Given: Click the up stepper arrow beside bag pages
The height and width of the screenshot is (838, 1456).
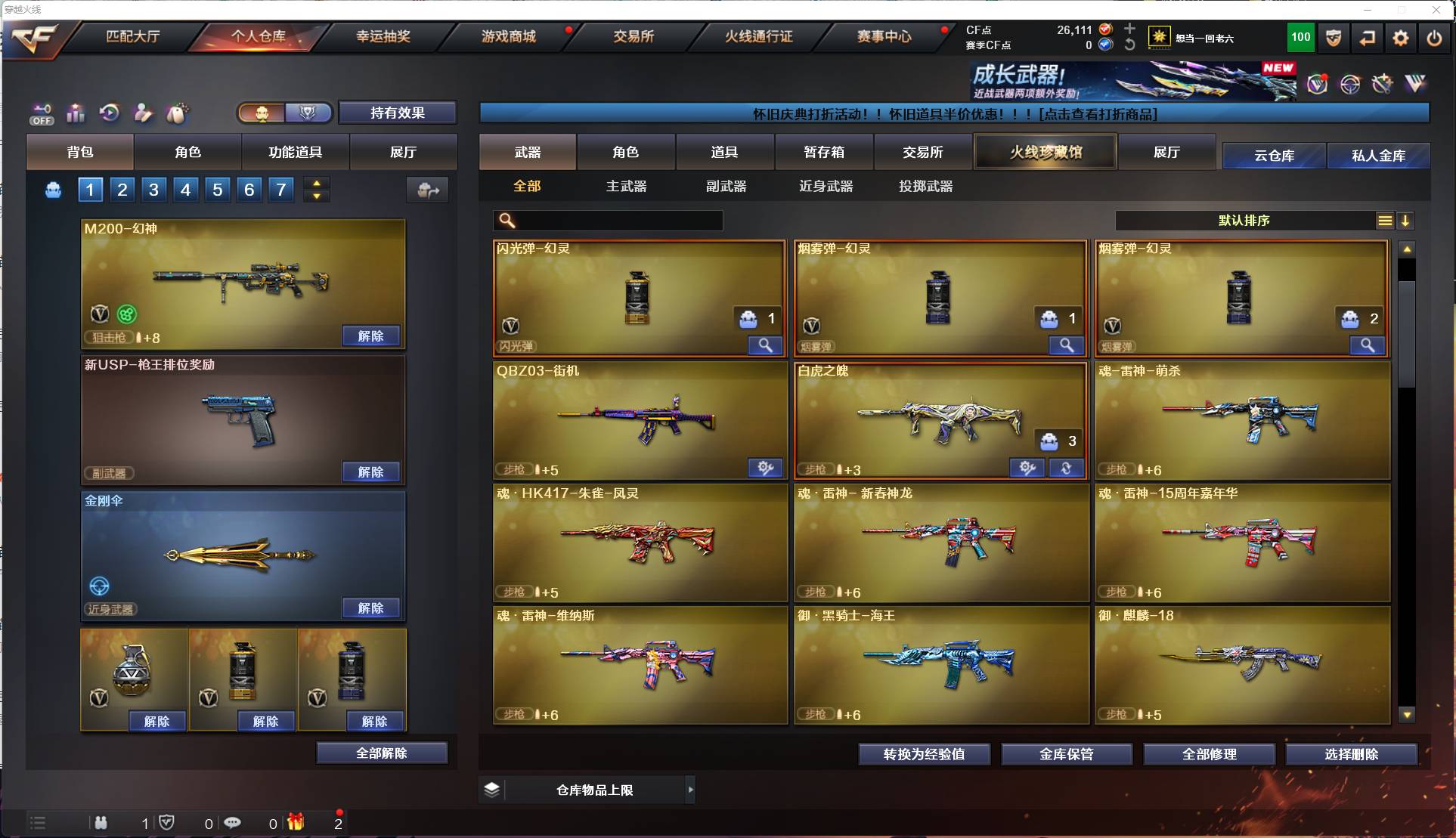Looking at the screenshot, I should click(x=316, y=183).
